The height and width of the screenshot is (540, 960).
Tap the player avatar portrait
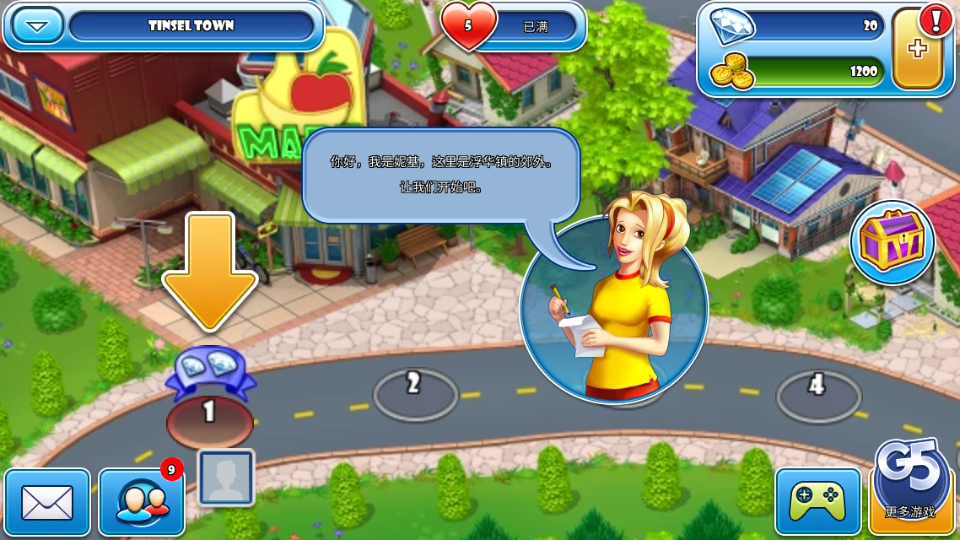pos(225,477)
